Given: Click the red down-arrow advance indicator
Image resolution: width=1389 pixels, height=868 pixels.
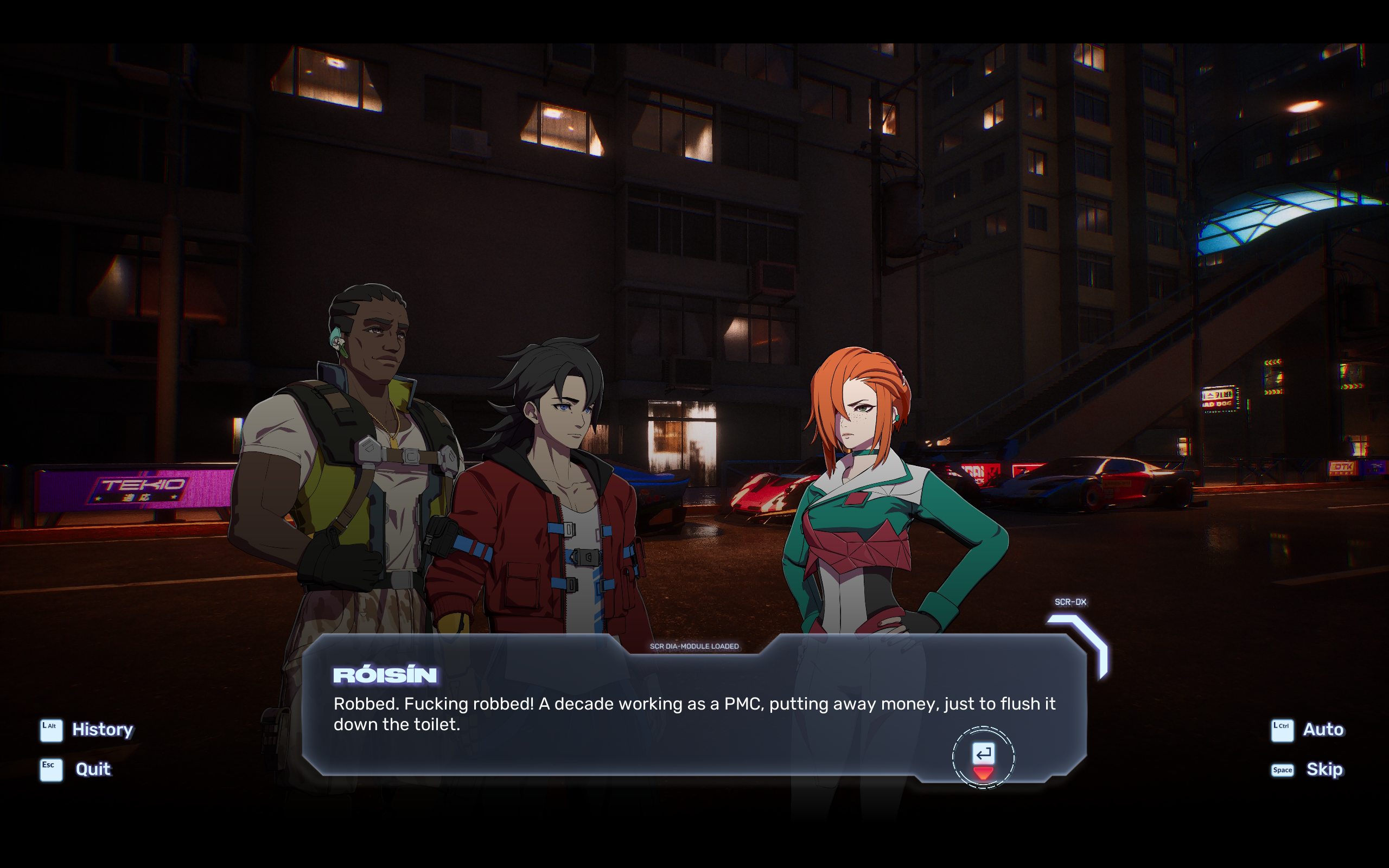Looking at the screenshot, I should 983,773.
